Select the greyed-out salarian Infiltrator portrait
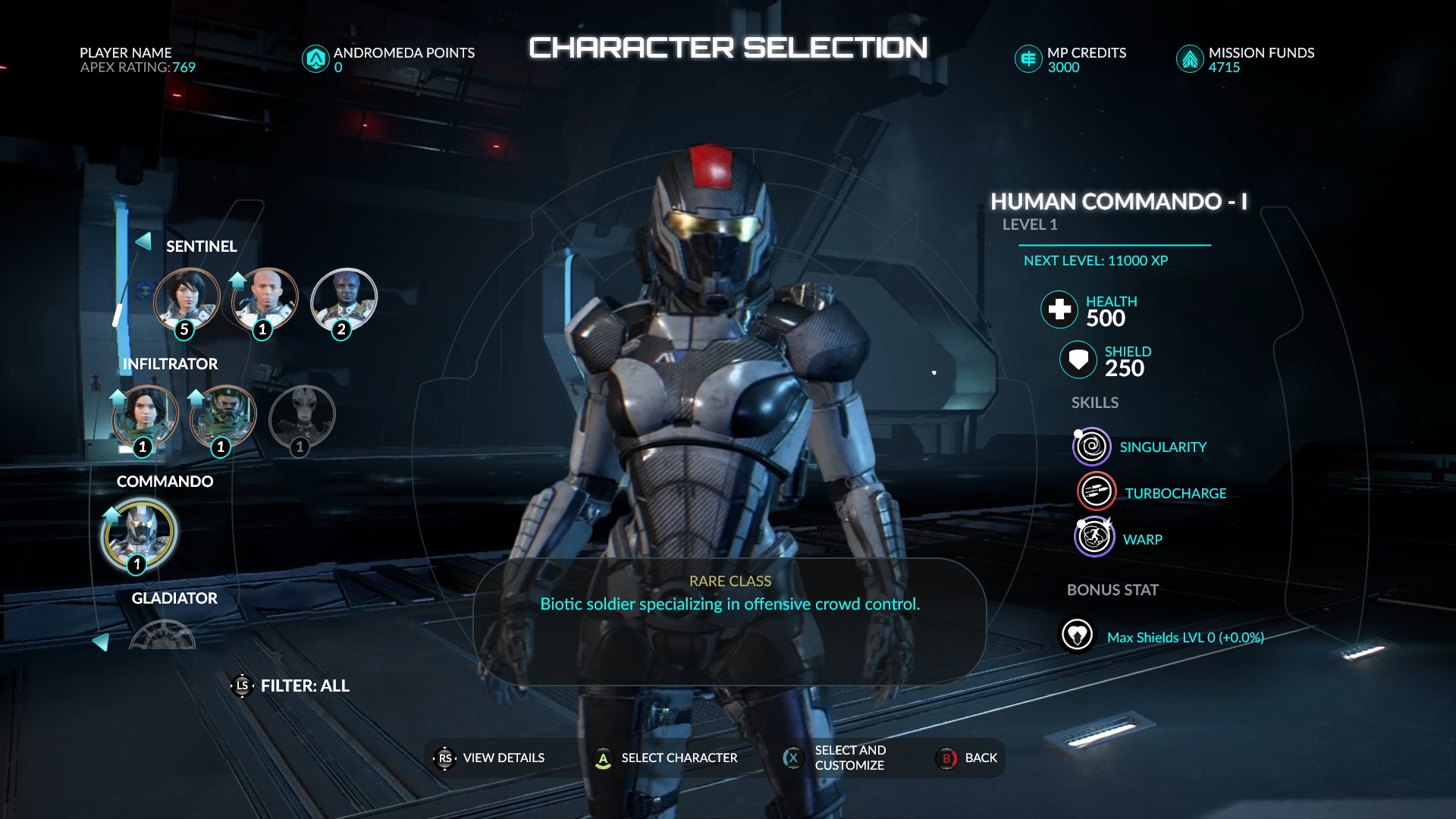 point(302,417)
